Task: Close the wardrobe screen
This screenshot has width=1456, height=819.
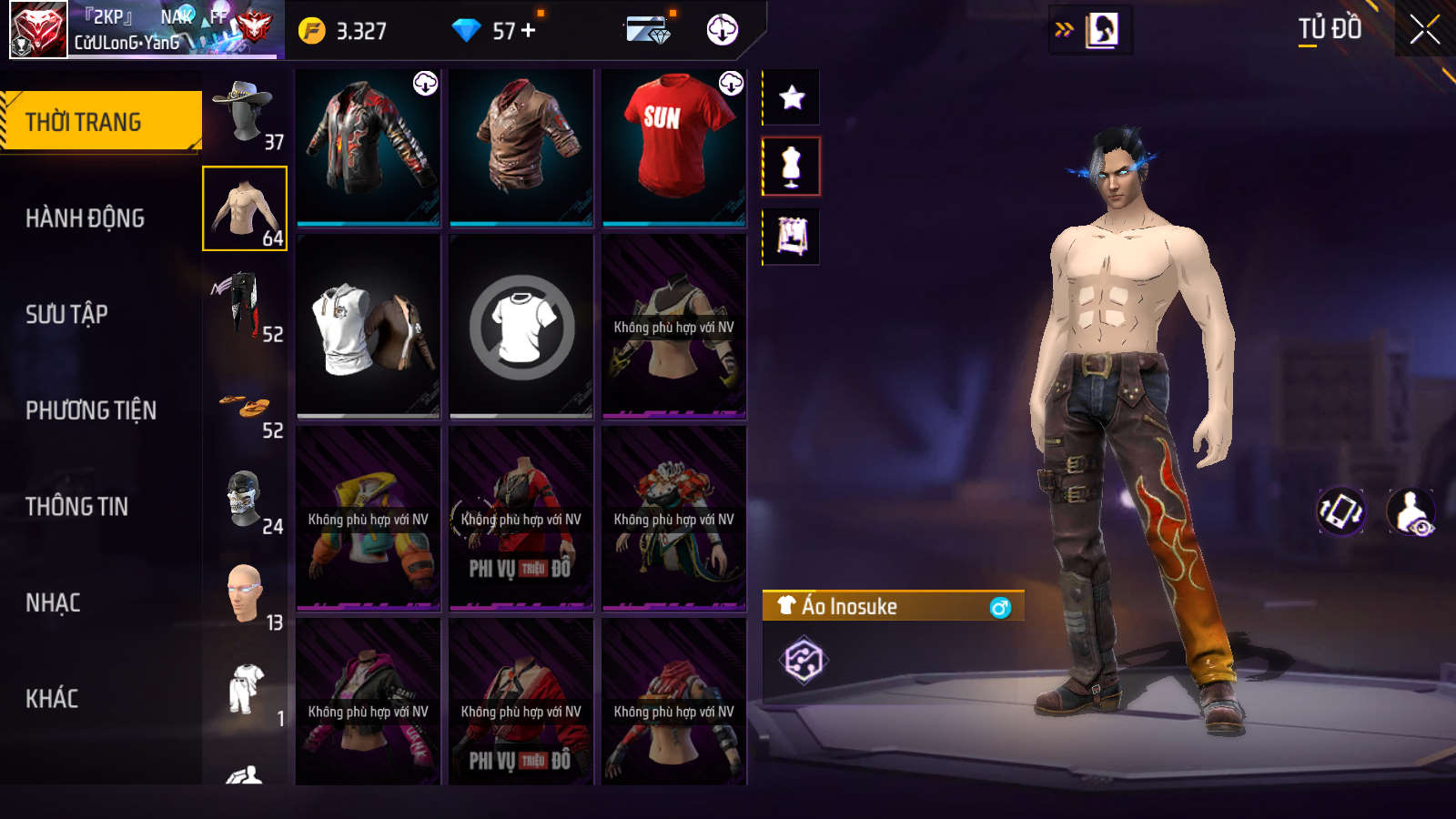Action: [x=1424, y=30]
